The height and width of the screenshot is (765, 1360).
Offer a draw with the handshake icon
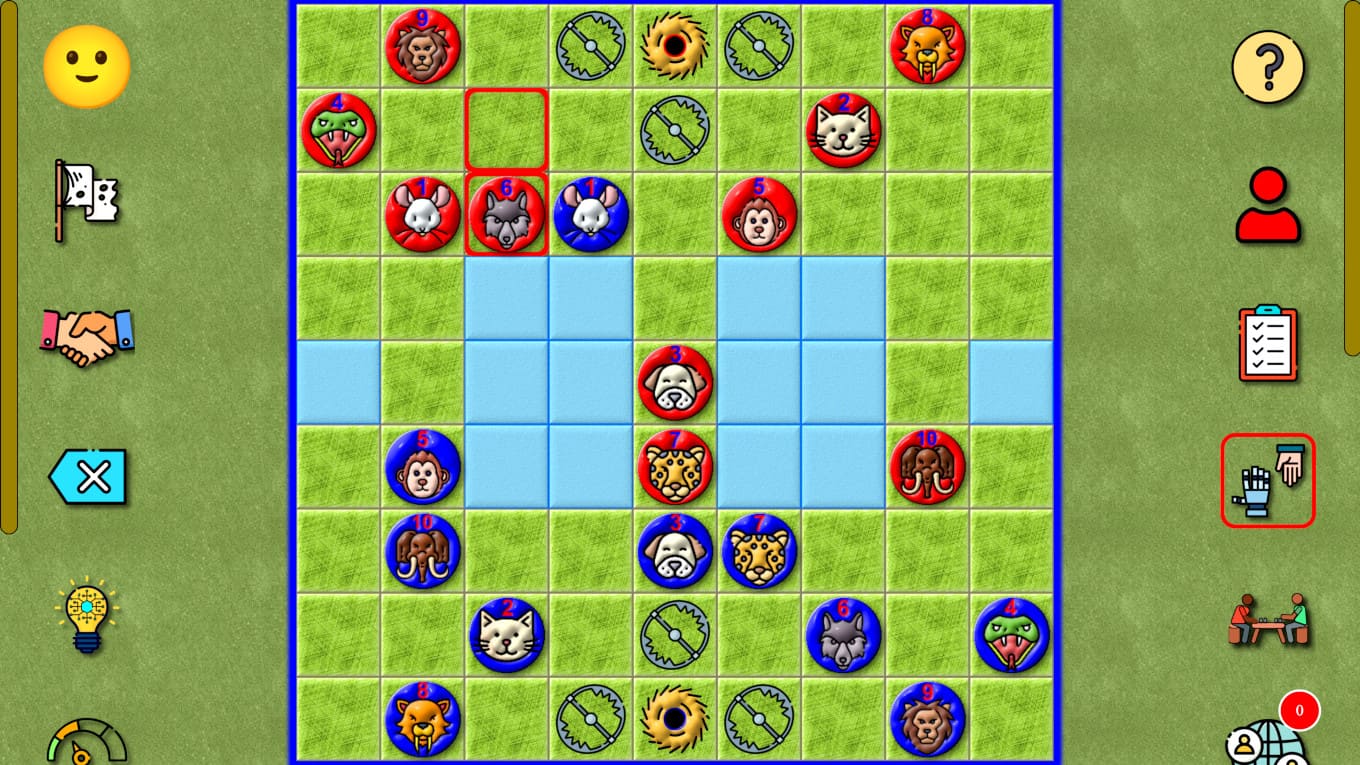85,340
